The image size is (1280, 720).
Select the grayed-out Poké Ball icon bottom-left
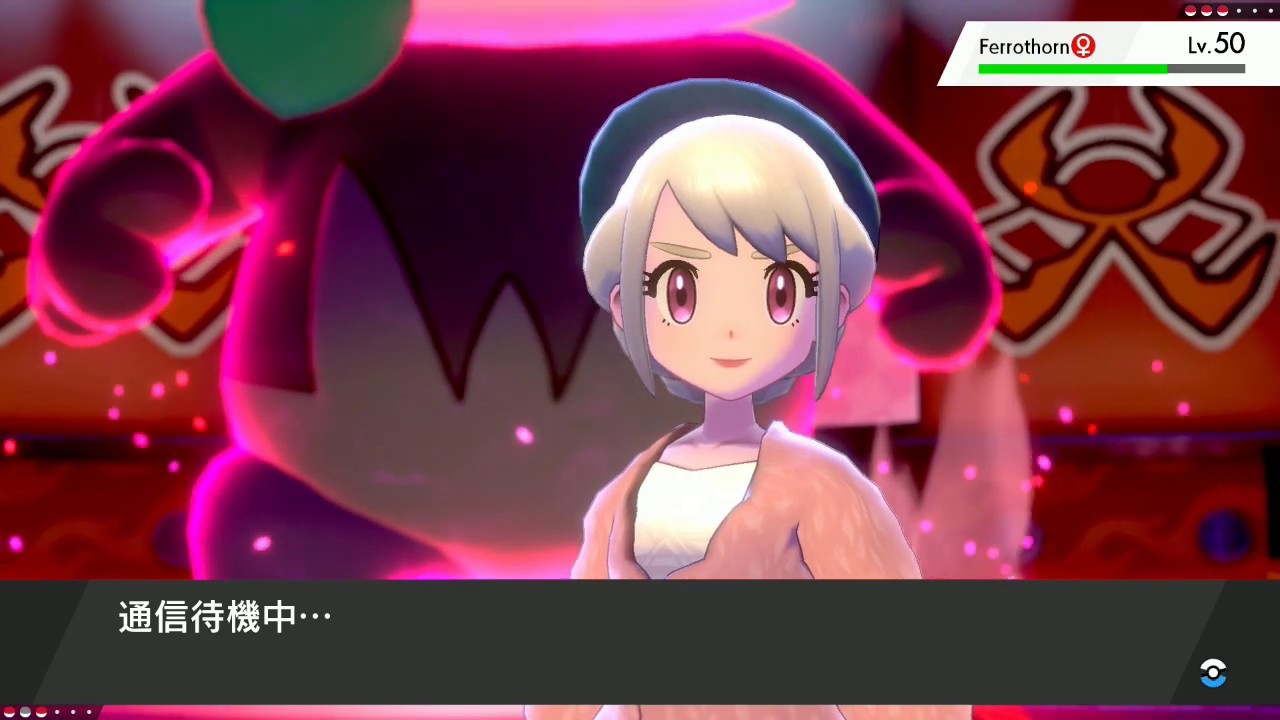pyautogui.click(x=25, y=711)
